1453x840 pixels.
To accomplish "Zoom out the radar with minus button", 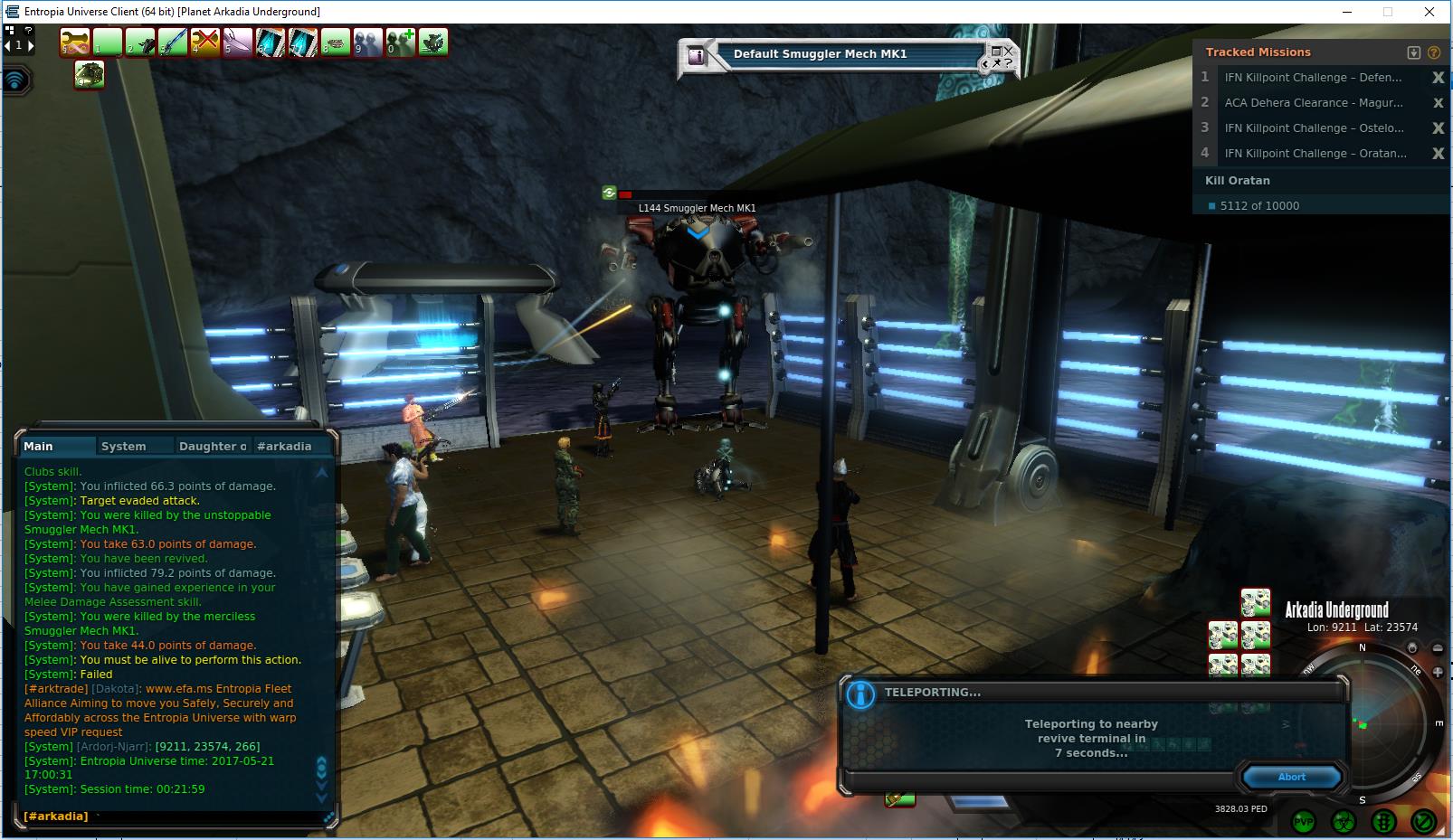I will (x=1438, y=648).
